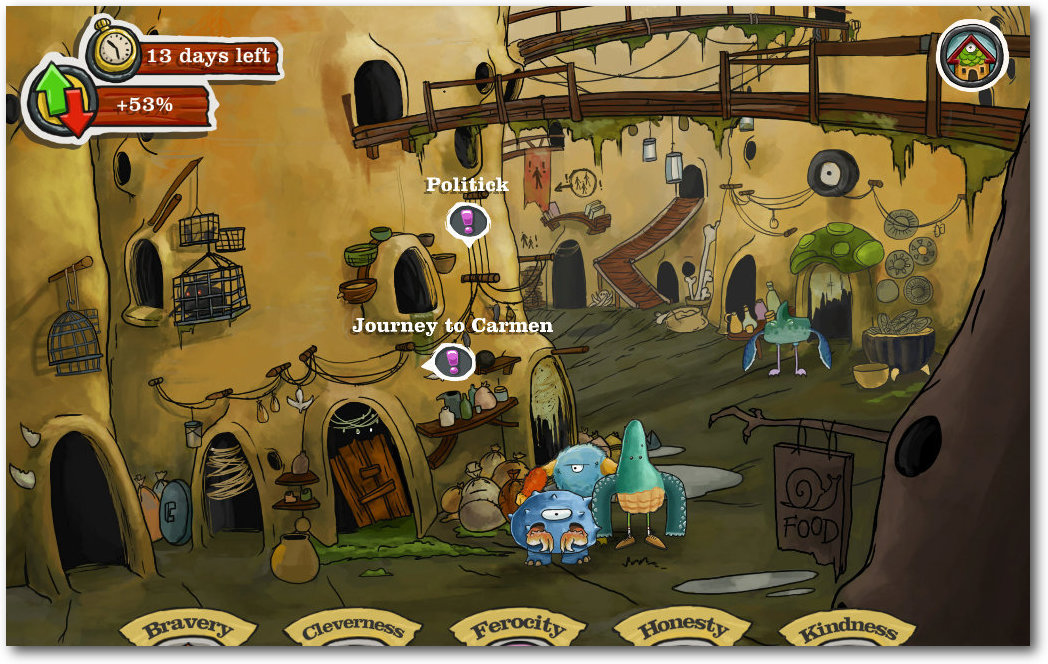The height and width of the screenshot is (664, 1048).
Task: Open the Politick quest marker
Action: tap(467, 221)
